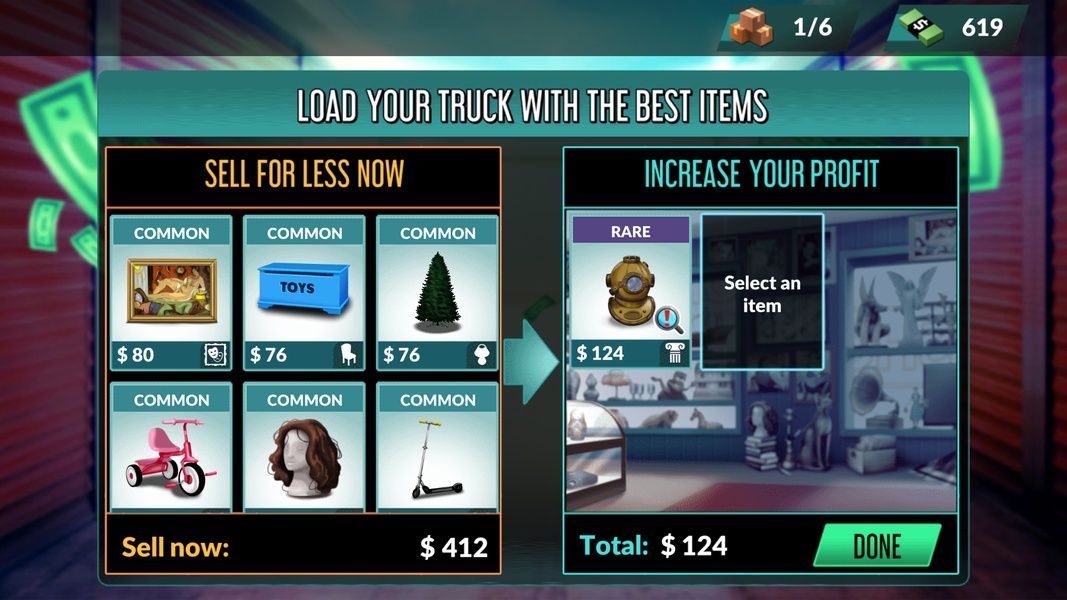Click the empty 'Select an item' slot

pyautogui.click(x=762, y=292)
